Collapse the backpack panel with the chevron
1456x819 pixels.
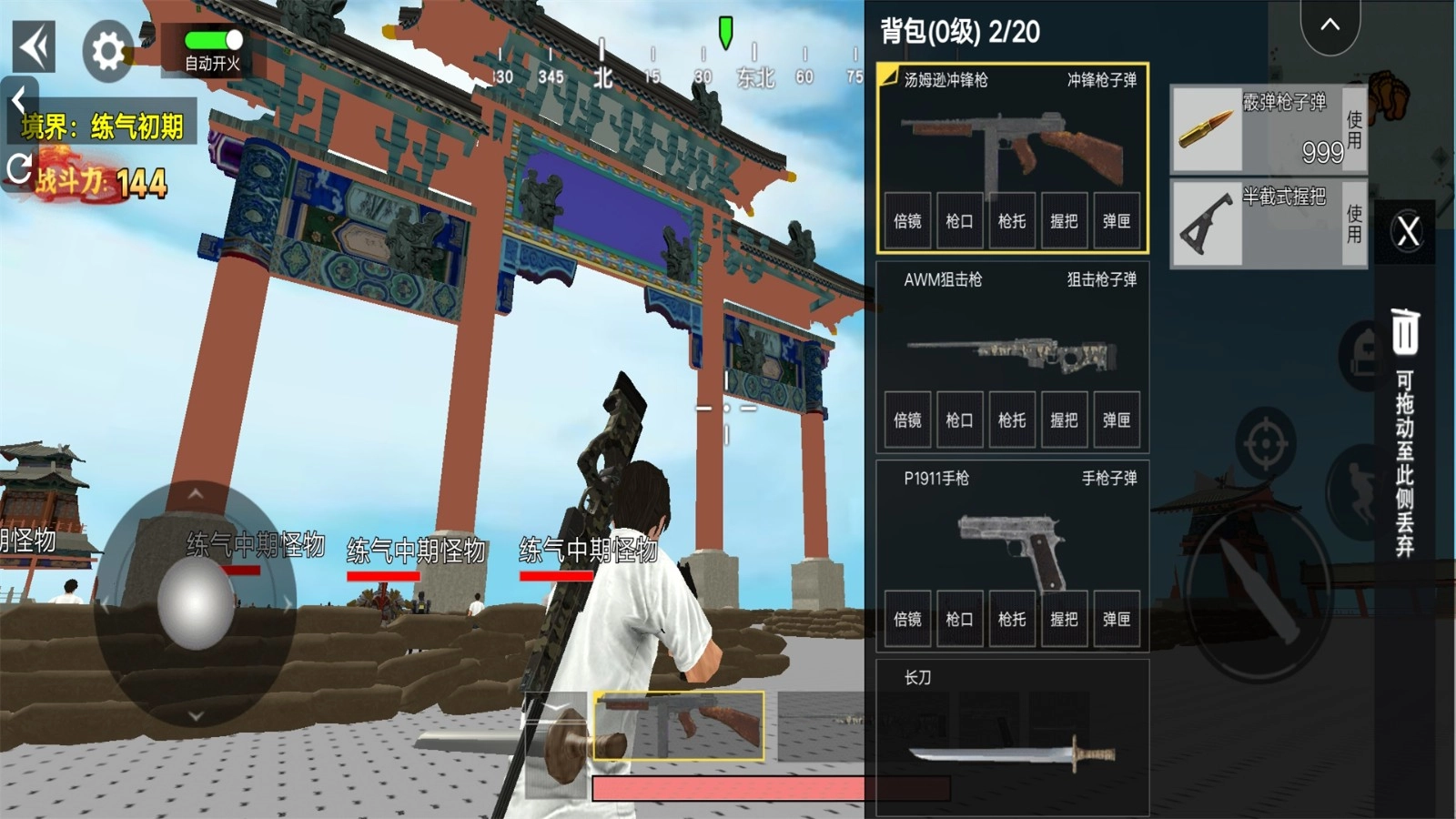[x=1329, y=26]
